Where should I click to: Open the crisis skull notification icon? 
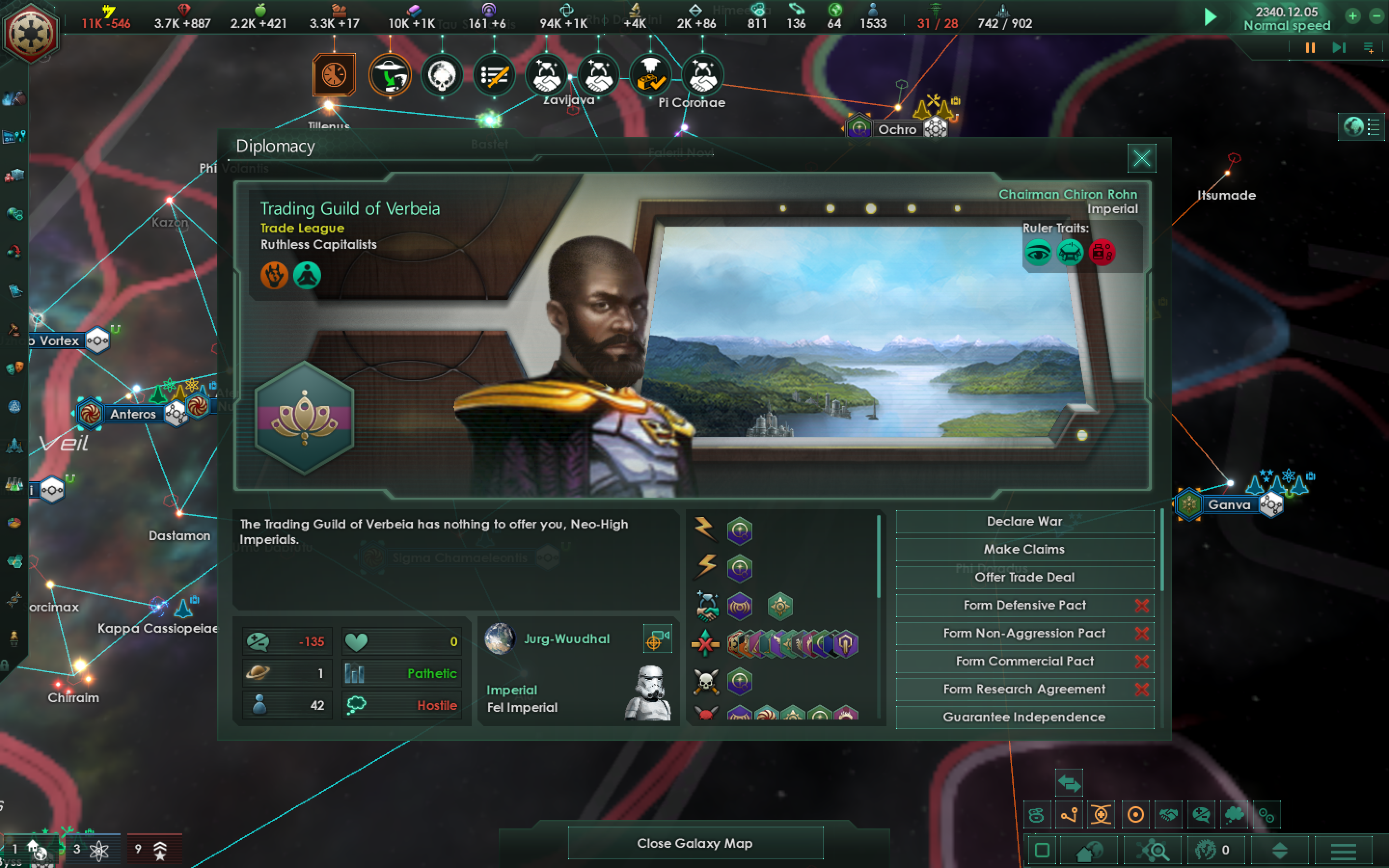pos(442,75)
